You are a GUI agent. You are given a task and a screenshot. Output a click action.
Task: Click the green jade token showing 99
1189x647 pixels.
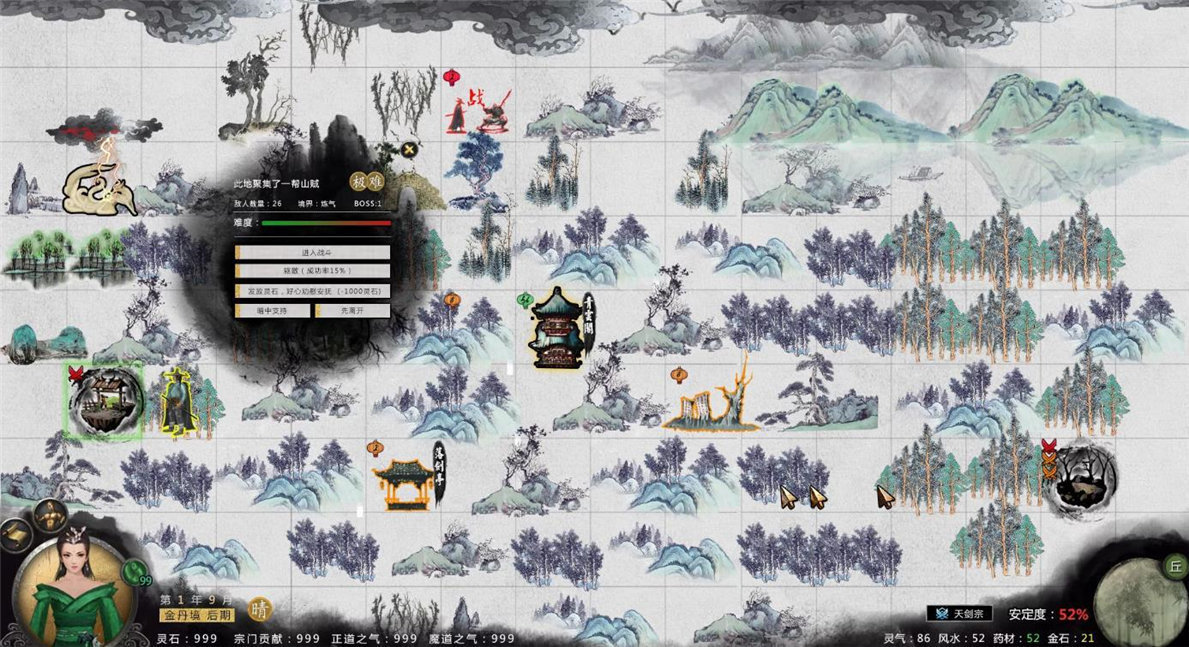pos(133,572)
